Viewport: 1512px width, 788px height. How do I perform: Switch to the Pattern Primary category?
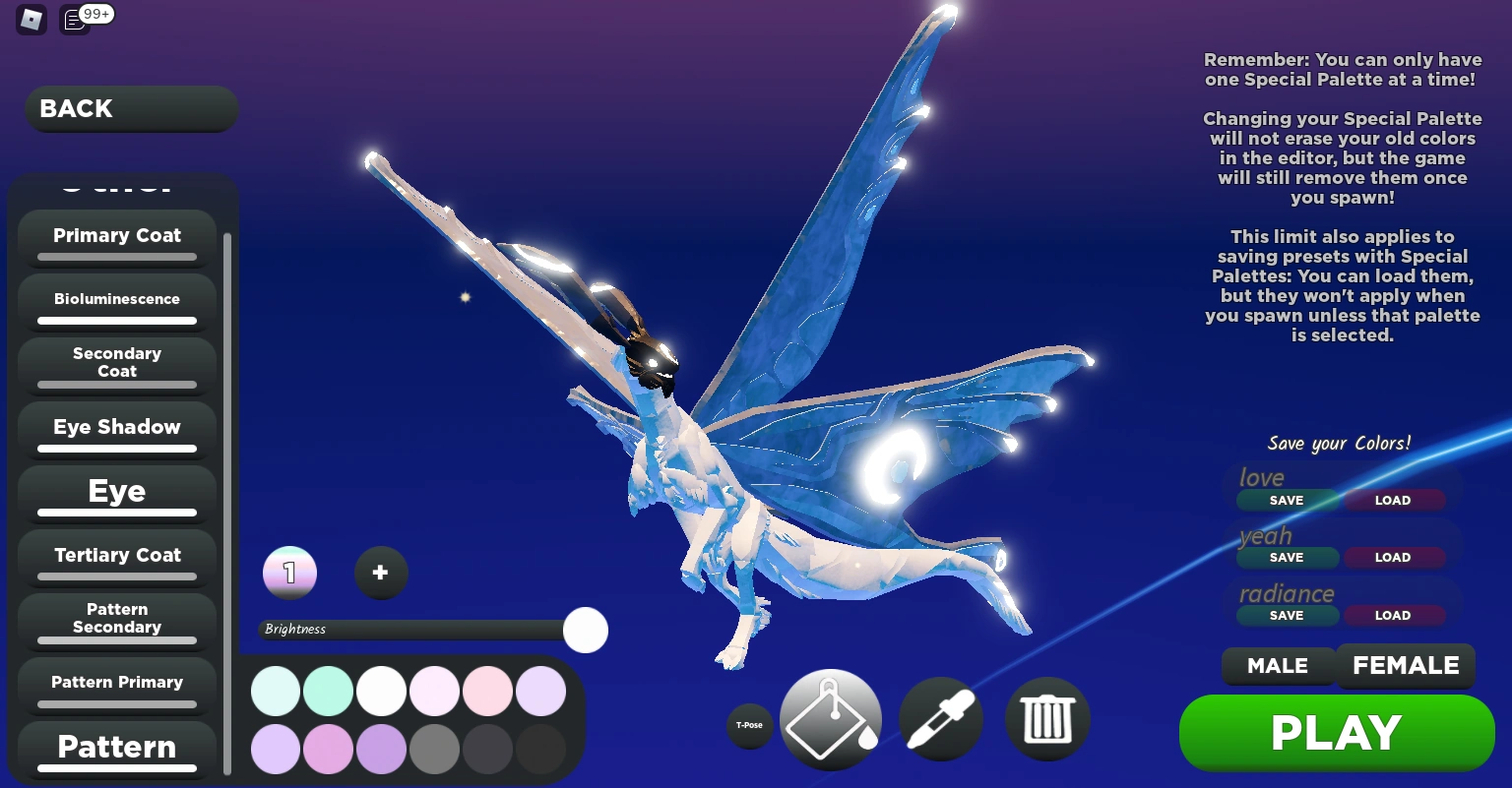point(116,682)
